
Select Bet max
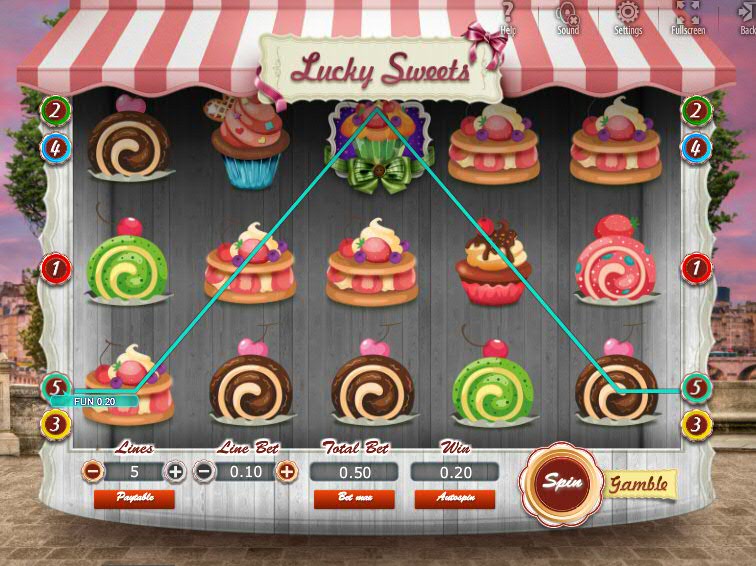point(354,497)
